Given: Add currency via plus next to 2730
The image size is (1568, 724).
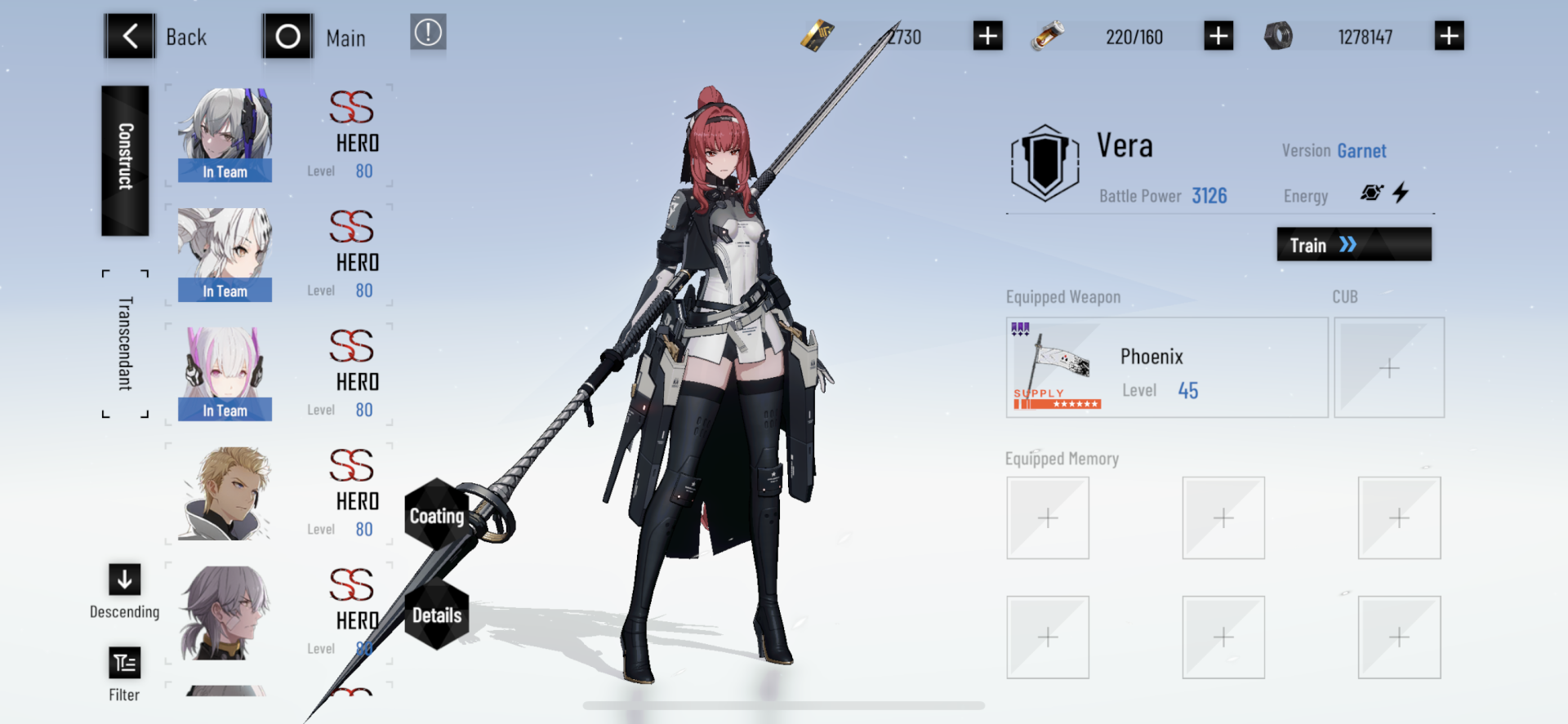Looking at the screenshot, I should coord(987,36).
